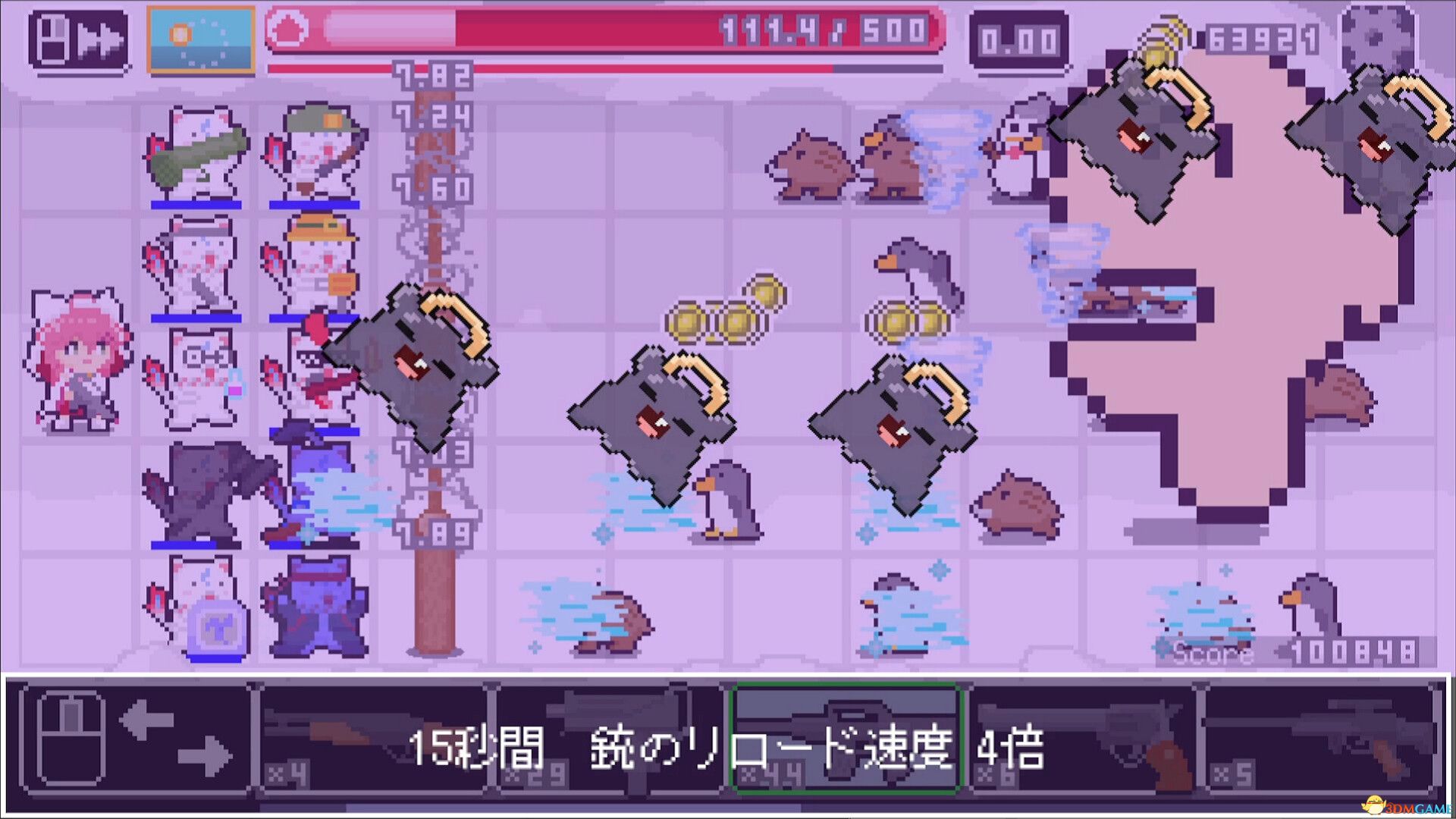
Task: Toggle the weather preview panel with orange border
Action: (x=201, y=38)
